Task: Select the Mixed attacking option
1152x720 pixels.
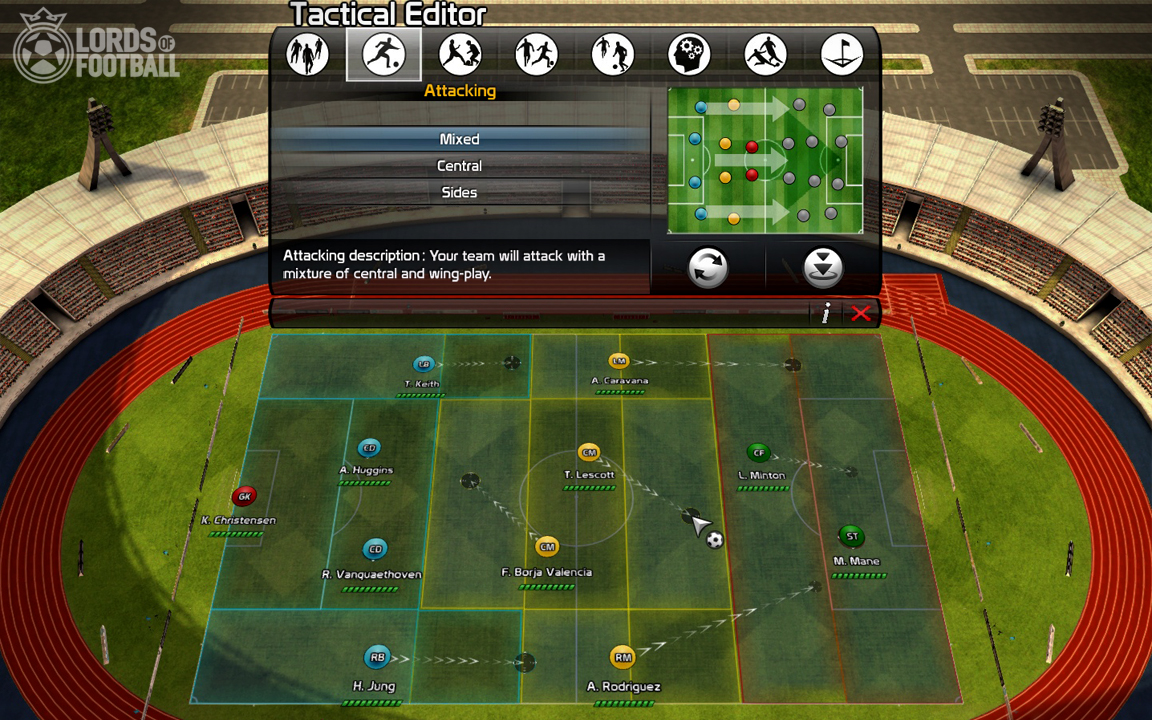Action: (460, 139)
